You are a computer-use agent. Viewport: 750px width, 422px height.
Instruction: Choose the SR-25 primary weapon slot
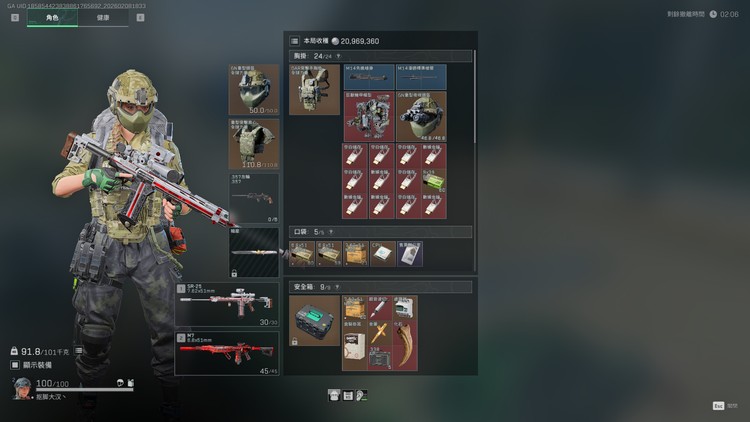pyautogui.click(x=227, y=303)
